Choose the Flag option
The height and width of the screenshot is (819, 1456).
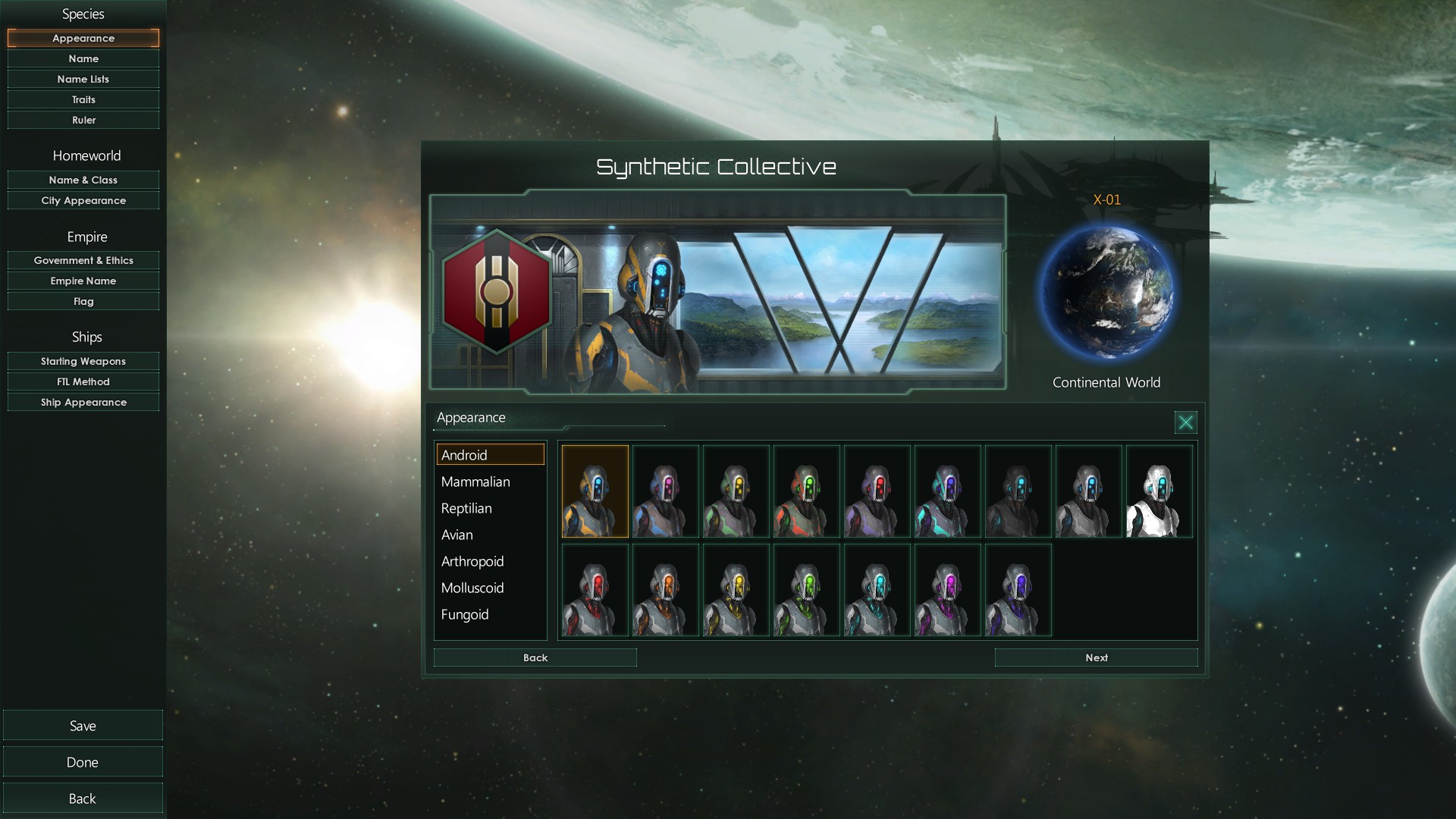coord(83,301)
